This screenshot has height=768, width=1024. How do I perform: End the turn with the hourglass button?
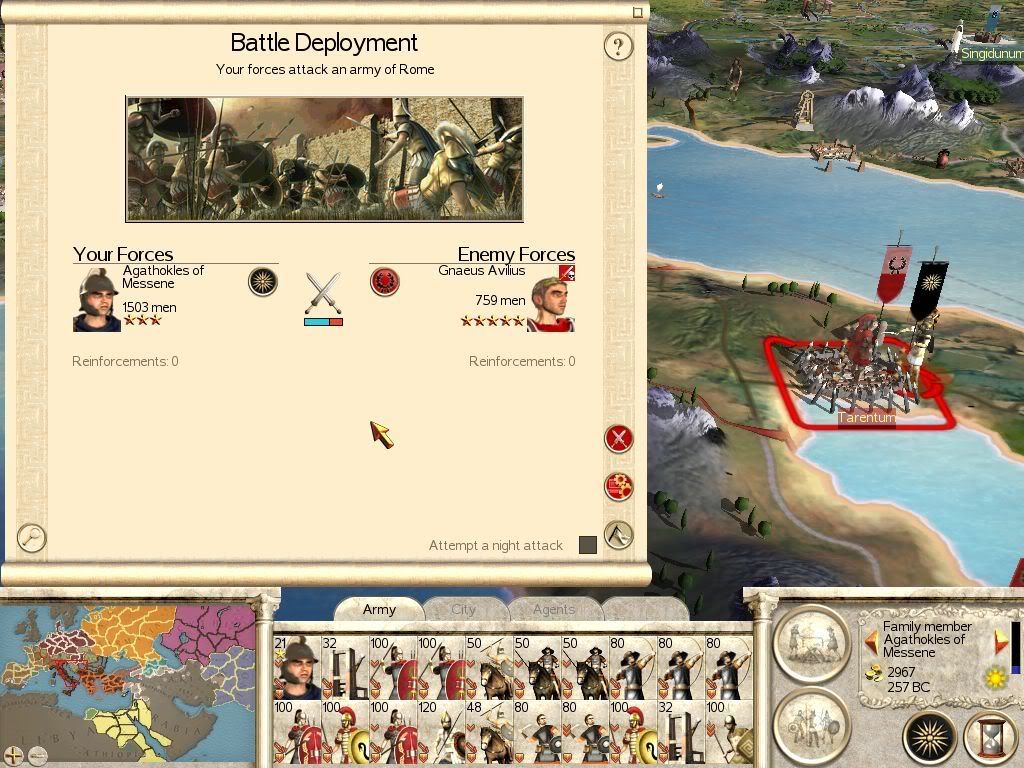click(x=990, y=739)
